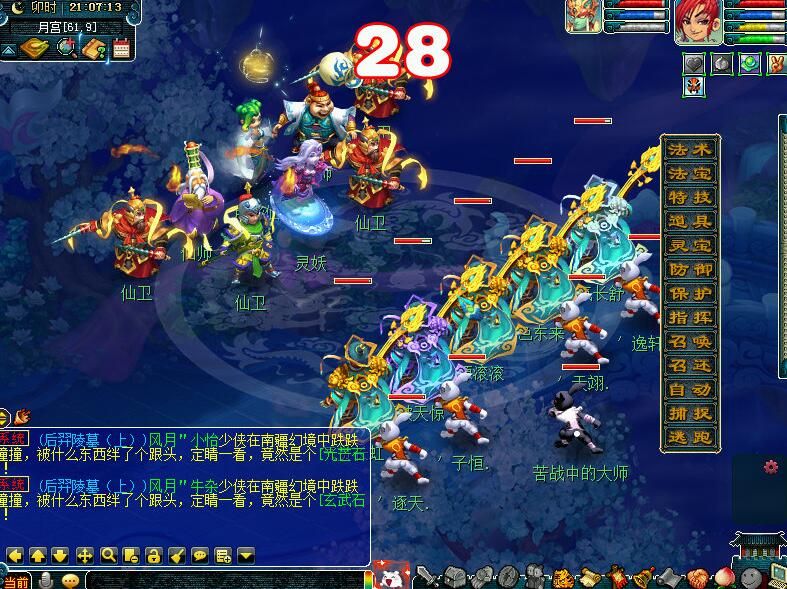Screen dimensions: 787x589
Task: Select the 特技 special skill command
Action: [691, 198]
